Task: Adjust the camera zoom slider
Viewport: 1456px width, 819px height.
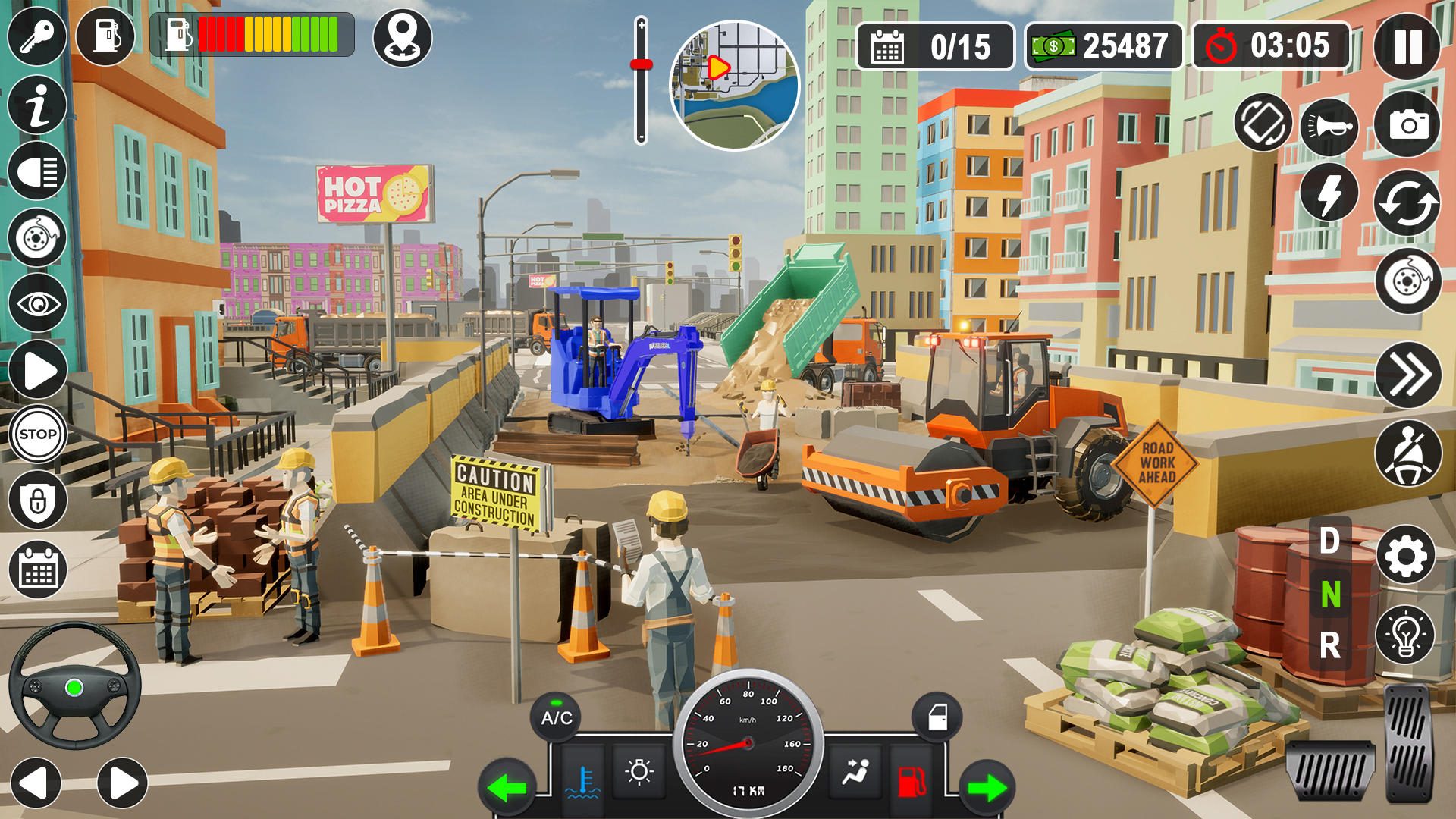Action: [x=641, y=64]
